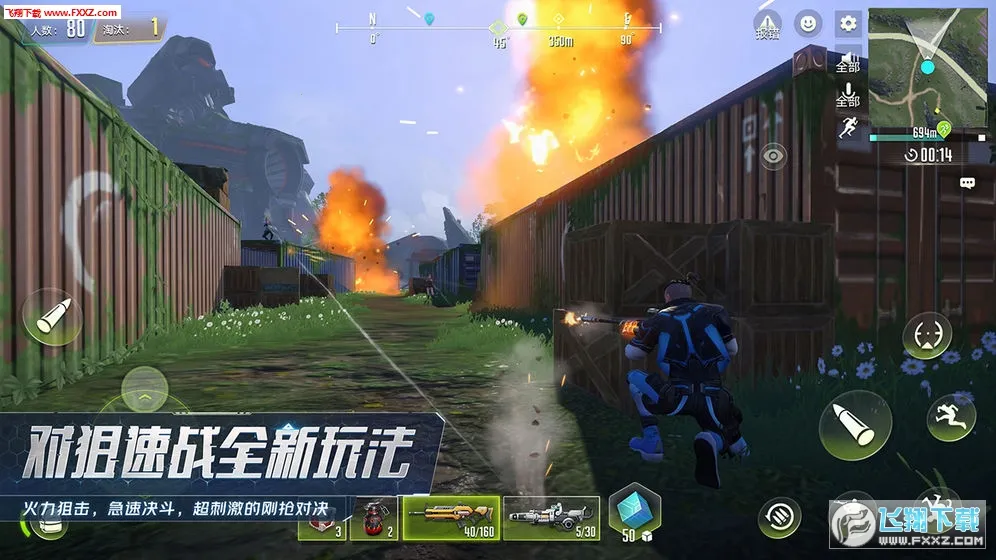
Task: Tap the warning triangle report button
Action: click(x=767, y=25)
